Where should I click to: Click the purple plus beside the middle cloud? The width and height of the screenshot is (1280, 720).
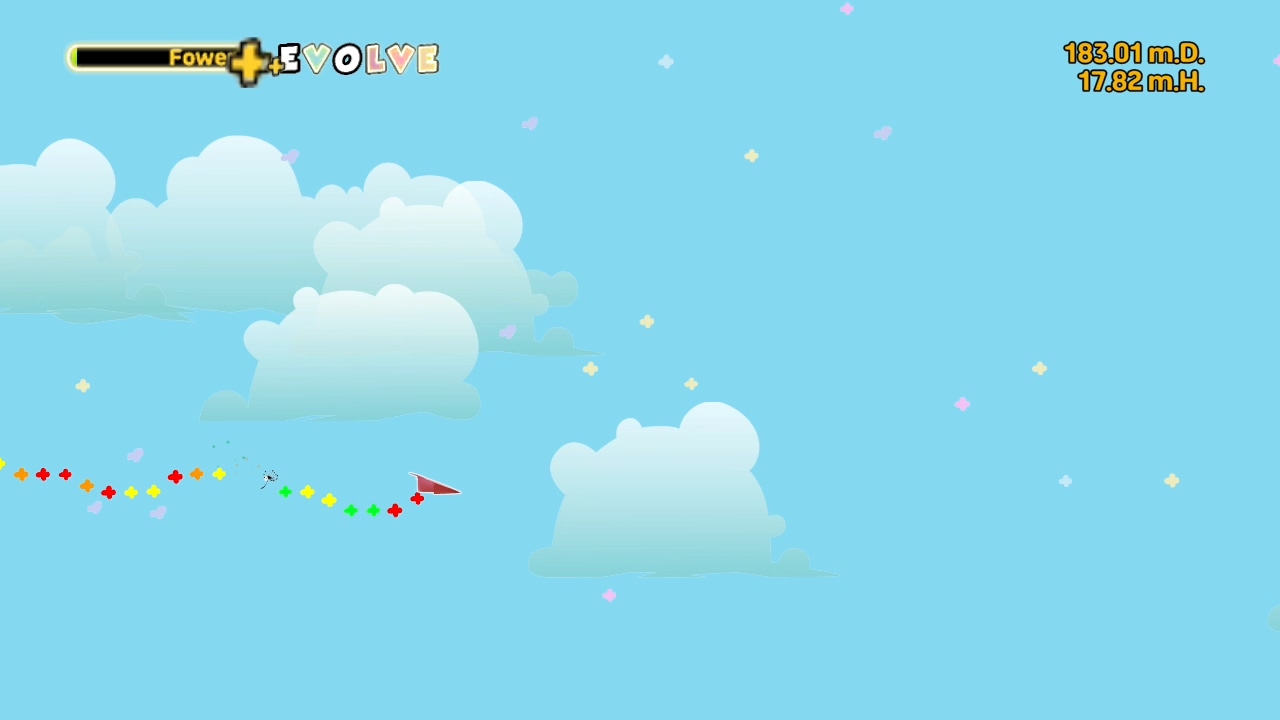[x=509, y=330]
